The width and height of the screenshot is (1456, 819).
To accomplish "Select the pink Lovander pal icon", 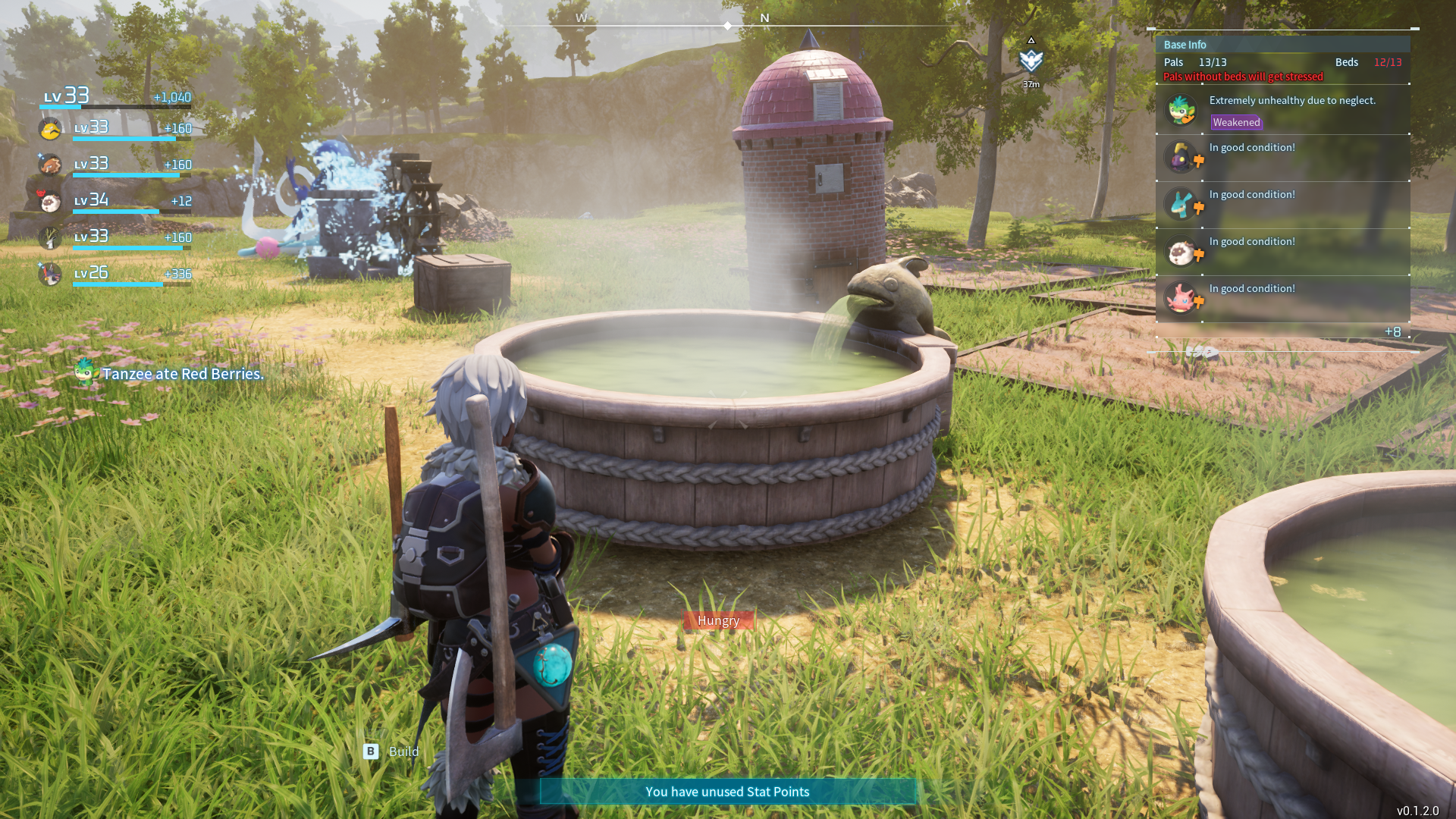I will 1181,298.
